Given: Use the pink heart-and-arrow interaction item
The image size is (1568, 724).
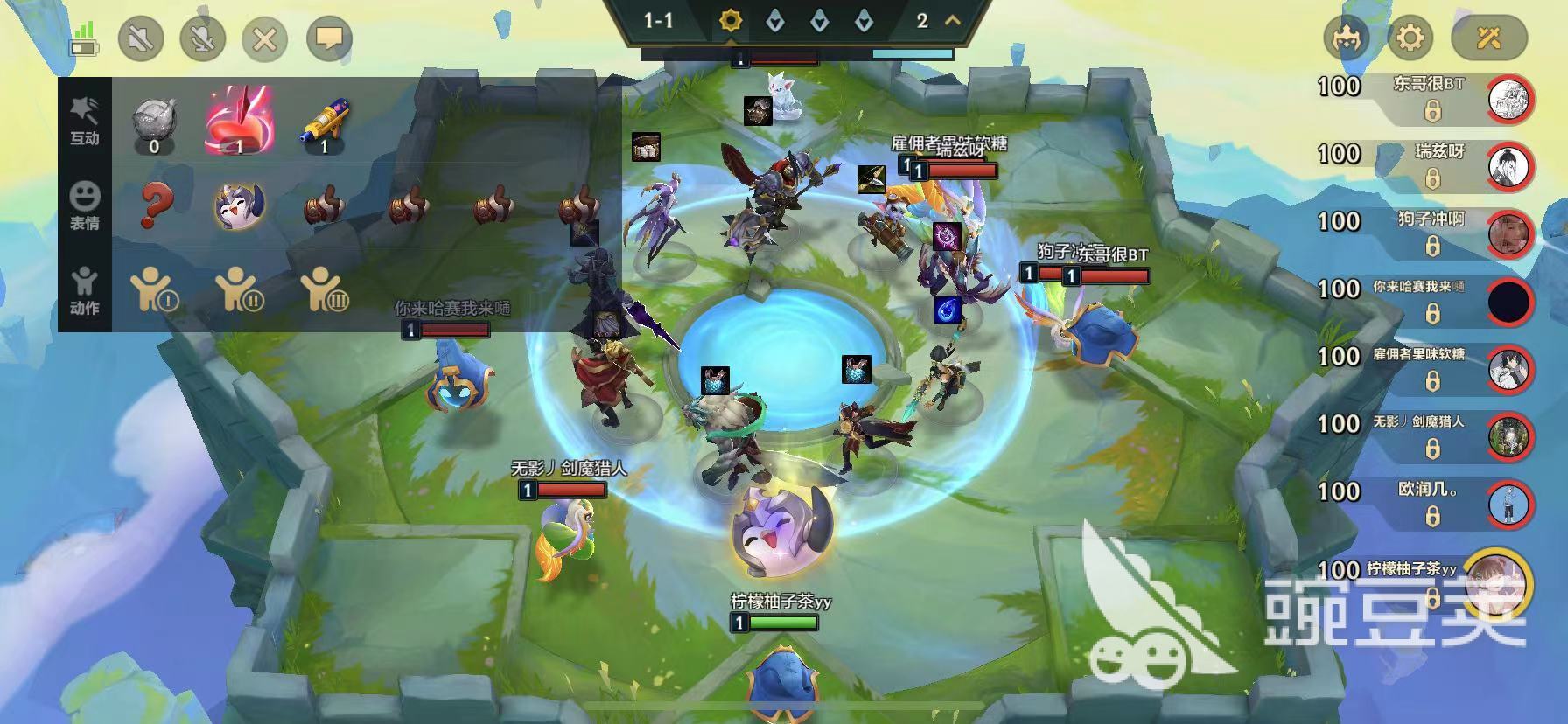Looking at the screenshot, I should tap(240, 121).
